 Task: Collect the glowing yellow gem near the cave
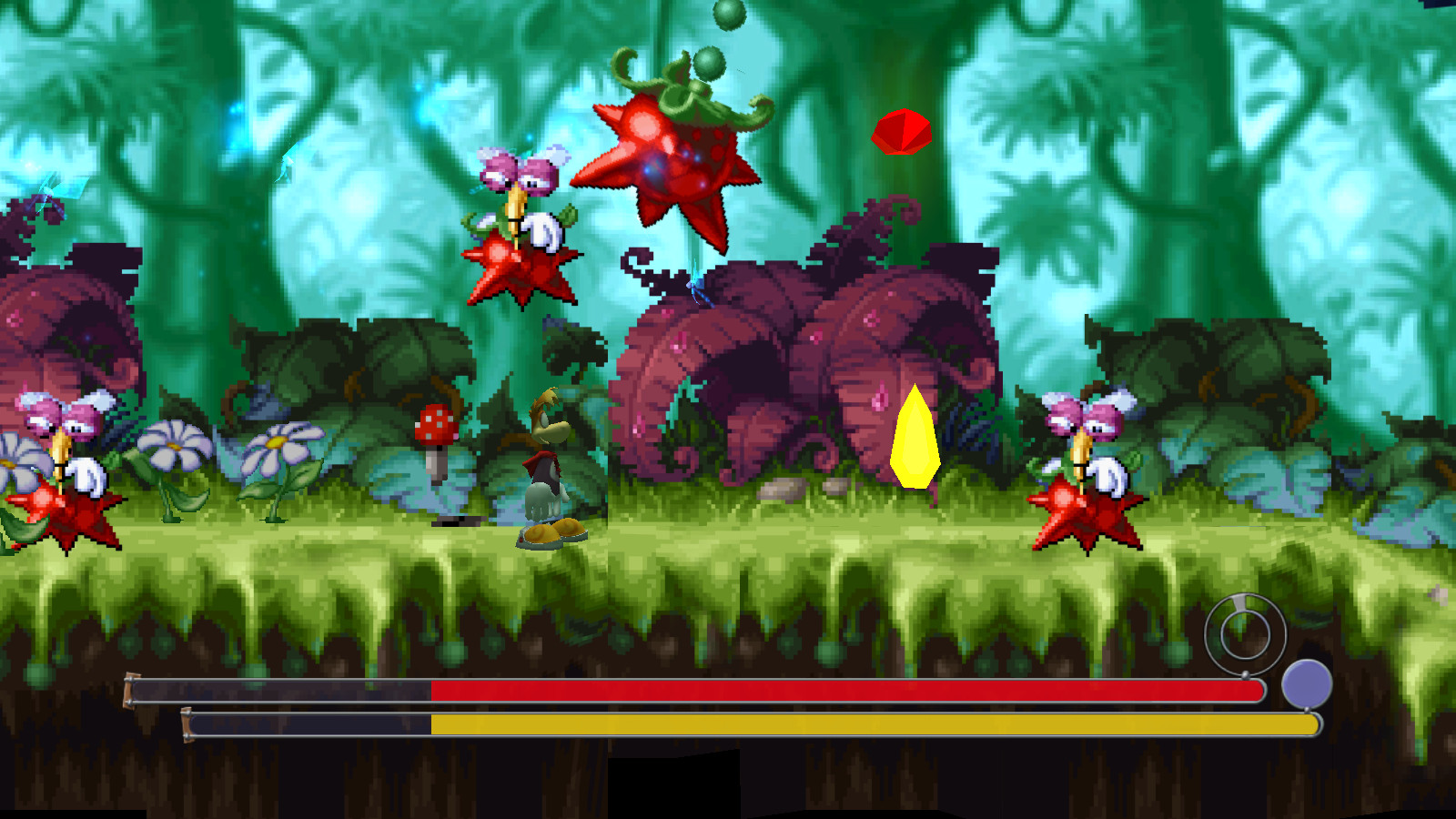pos(915,437)
